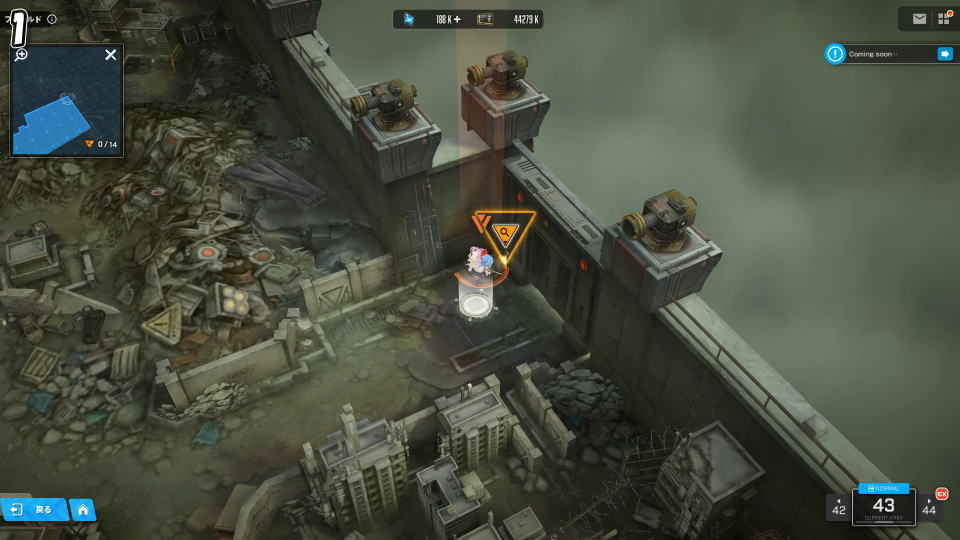The image size is (960, 540).
Task: Open the exclamation mission notice
Action: 835,54
